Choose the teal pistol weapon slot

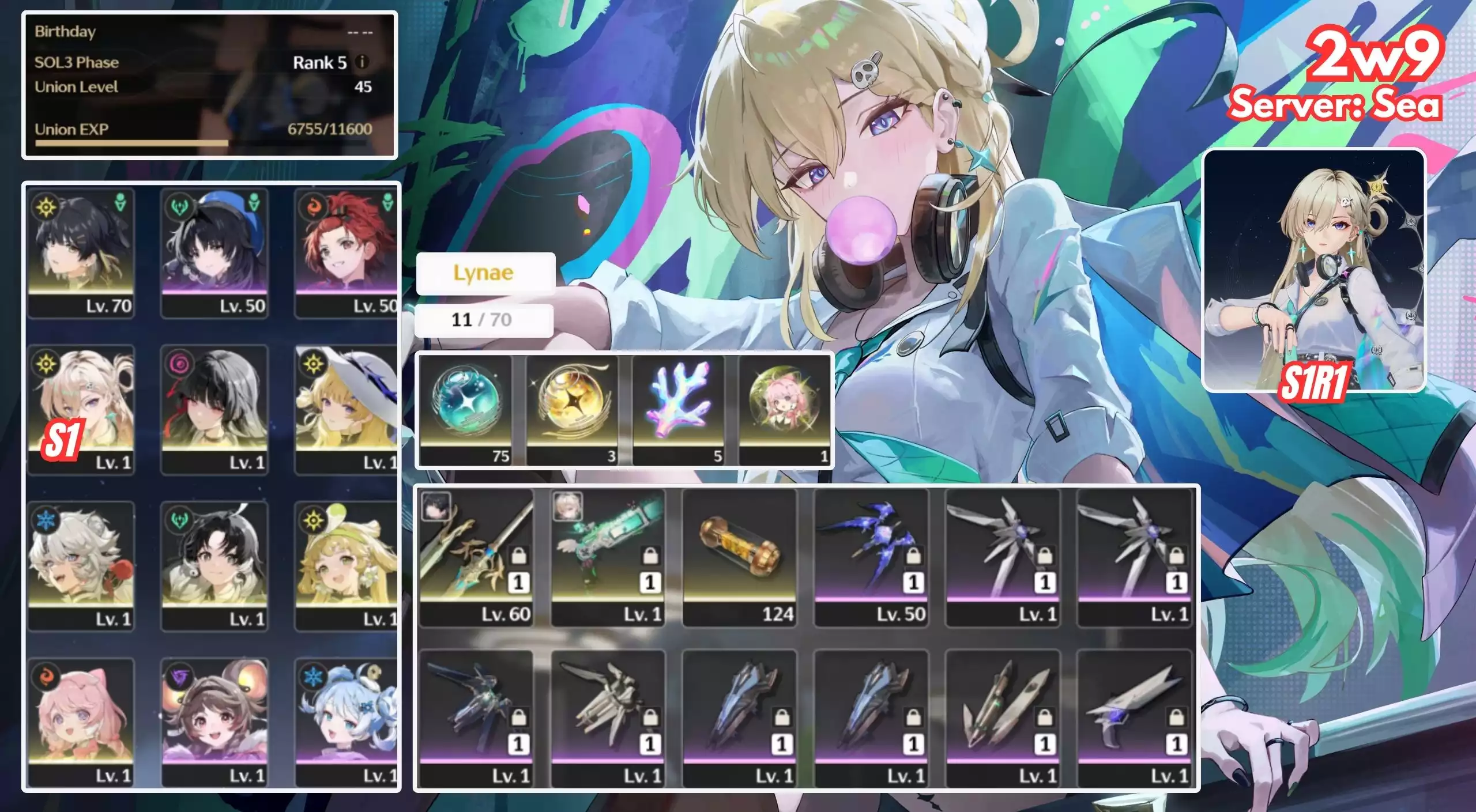[608, 557]
